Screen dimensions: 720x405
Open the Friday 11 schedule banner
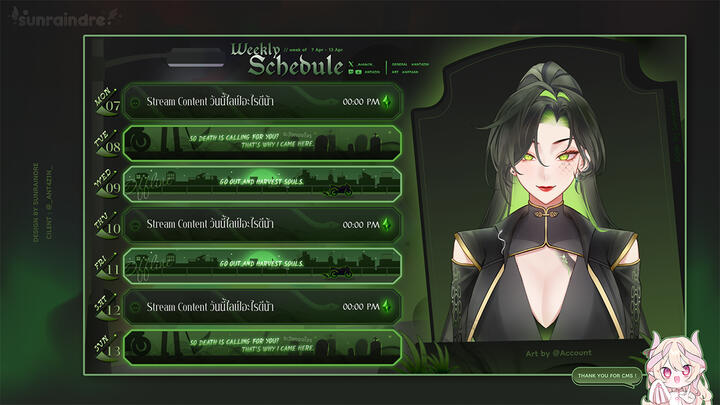click(x=262, y=266)
